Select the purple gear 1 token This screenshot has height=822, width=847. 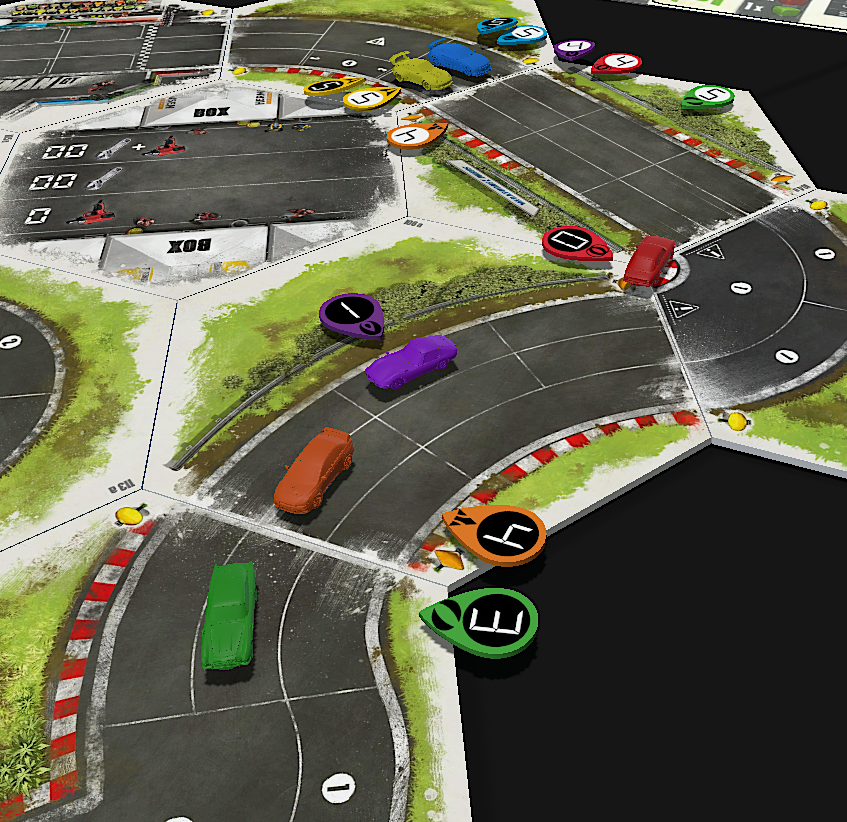350,314
